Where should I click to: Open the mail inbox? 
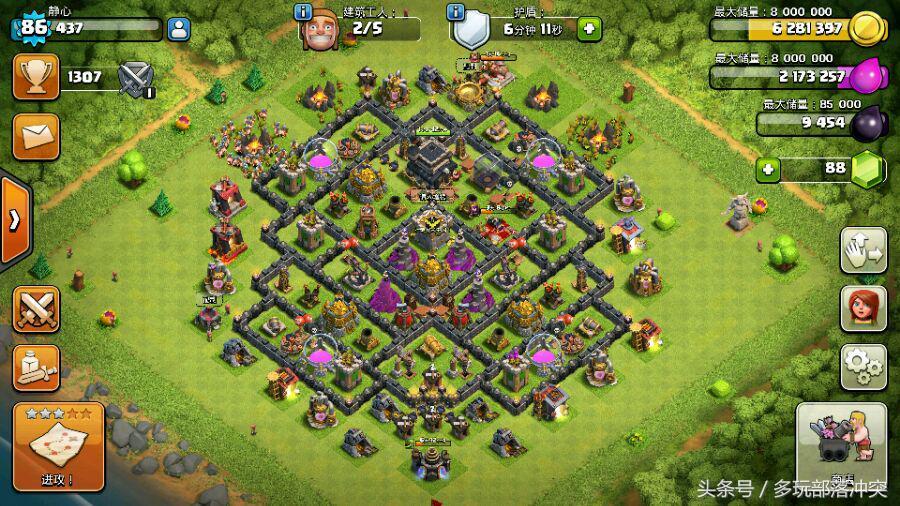(36, 136)
